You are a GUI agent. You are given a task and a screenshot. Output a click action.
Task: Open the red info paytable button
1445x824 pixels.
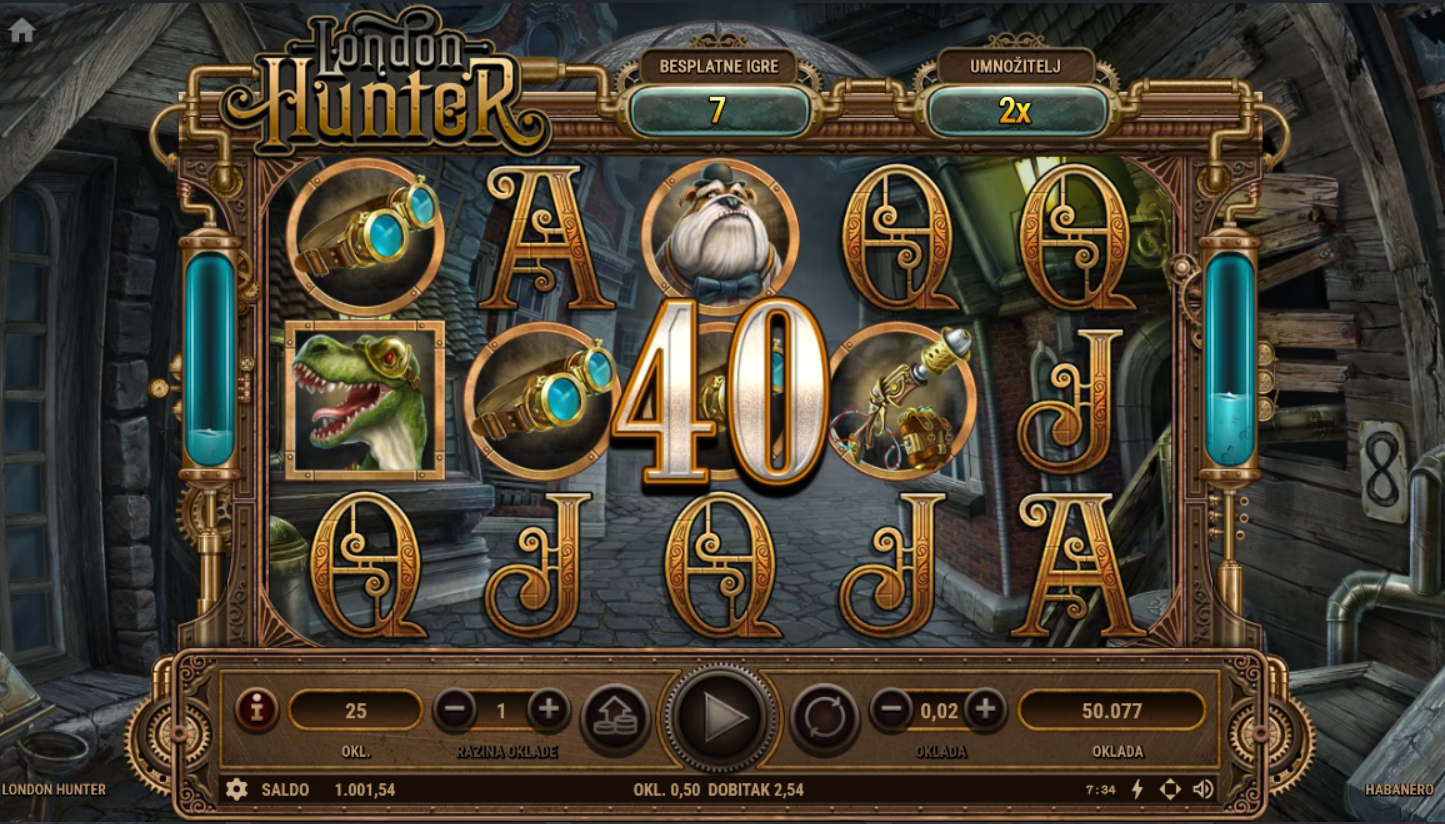coord(257,710)
